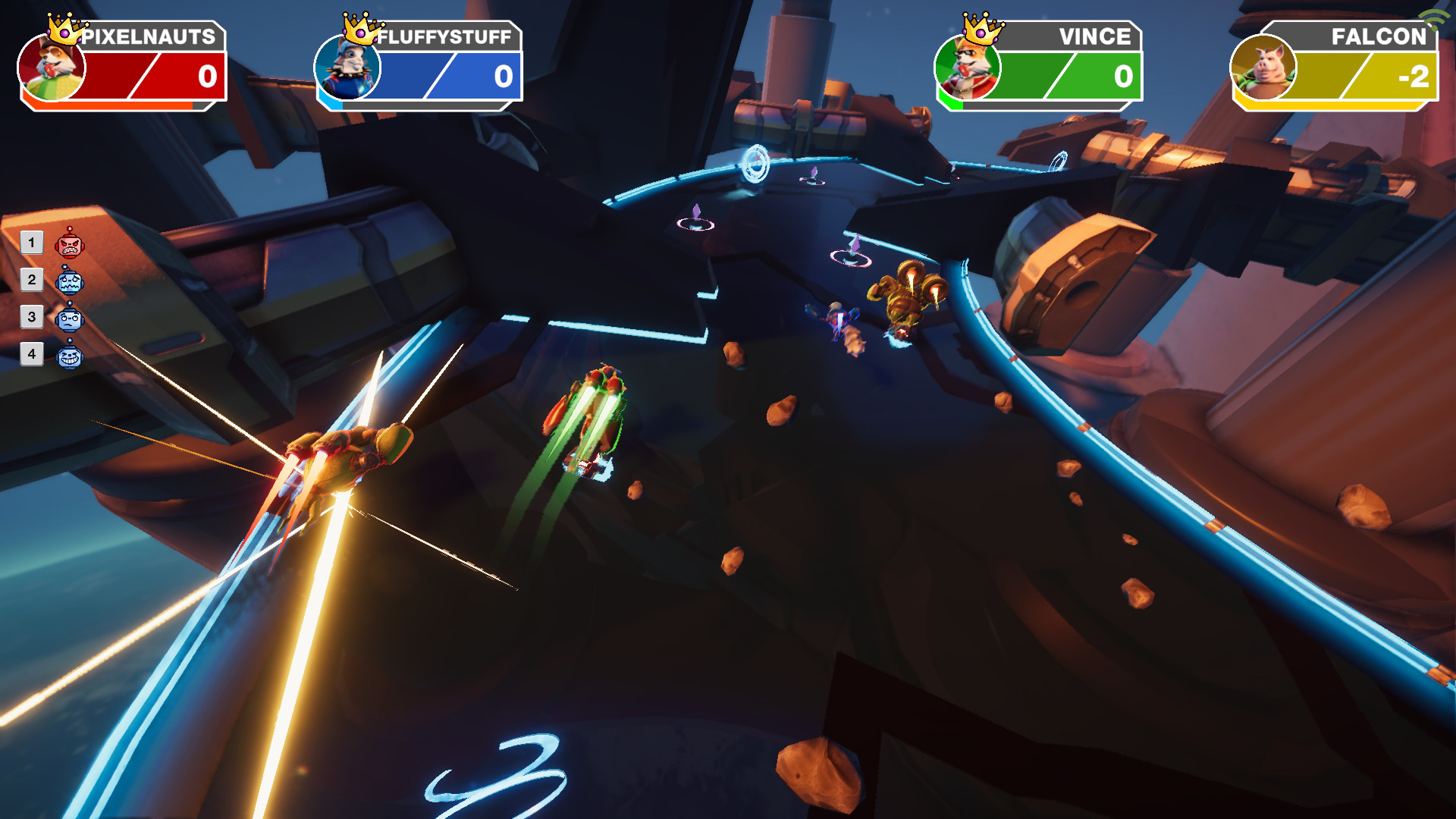Click the number 4 emote key badge
Image resolution: width=1456 pixels, height=819 pixels.
click(32, 356)
